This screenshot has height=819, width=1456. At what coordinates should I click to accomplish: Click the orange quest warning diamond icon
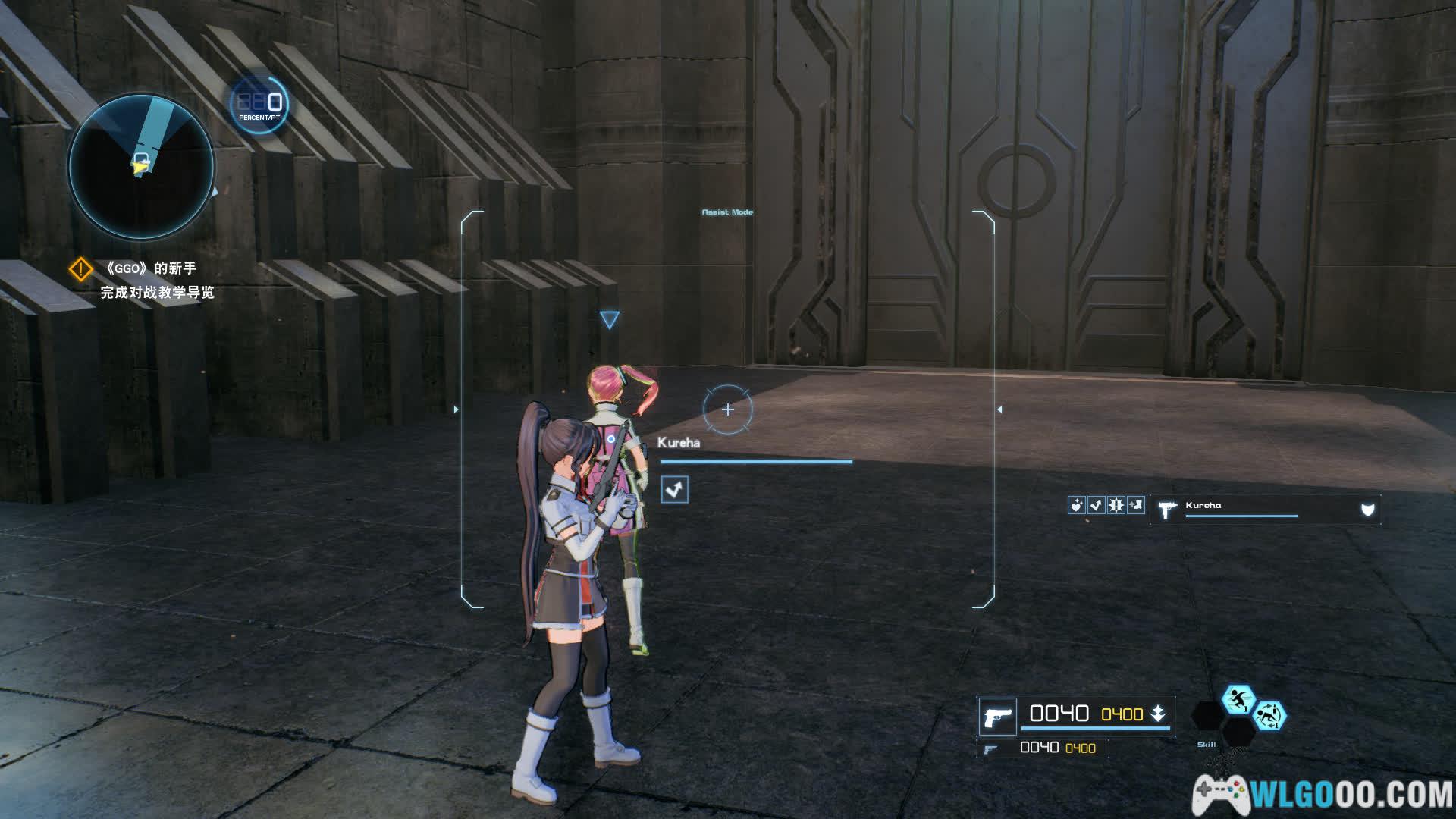click(81, 269)
